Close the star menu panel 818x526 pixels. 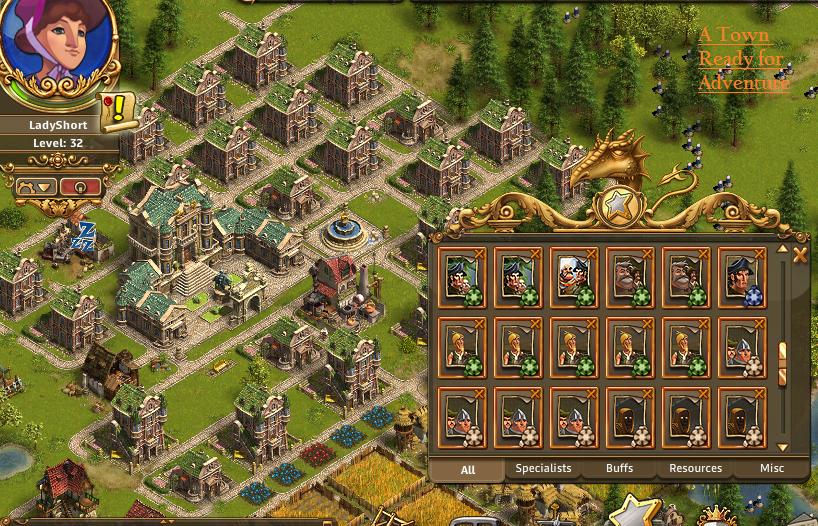799,256
